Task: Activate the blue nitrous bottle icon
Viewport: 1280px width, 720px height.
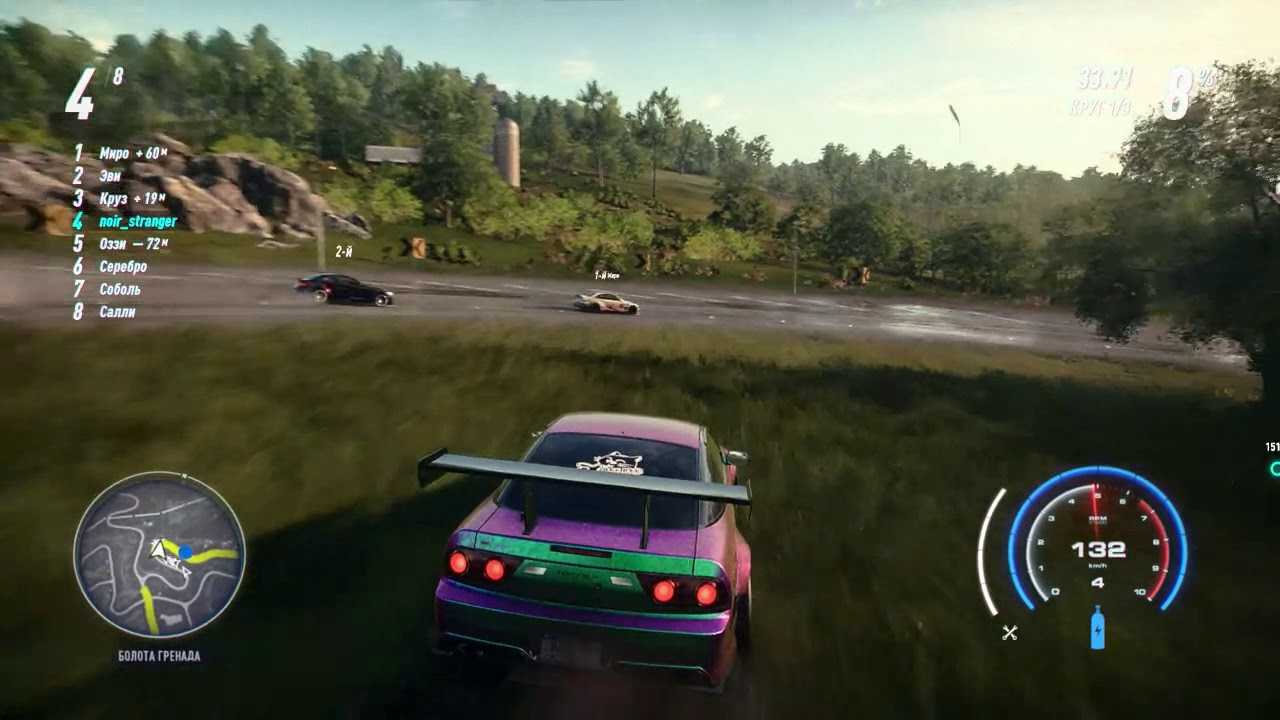Action: tap(1097, 628)
